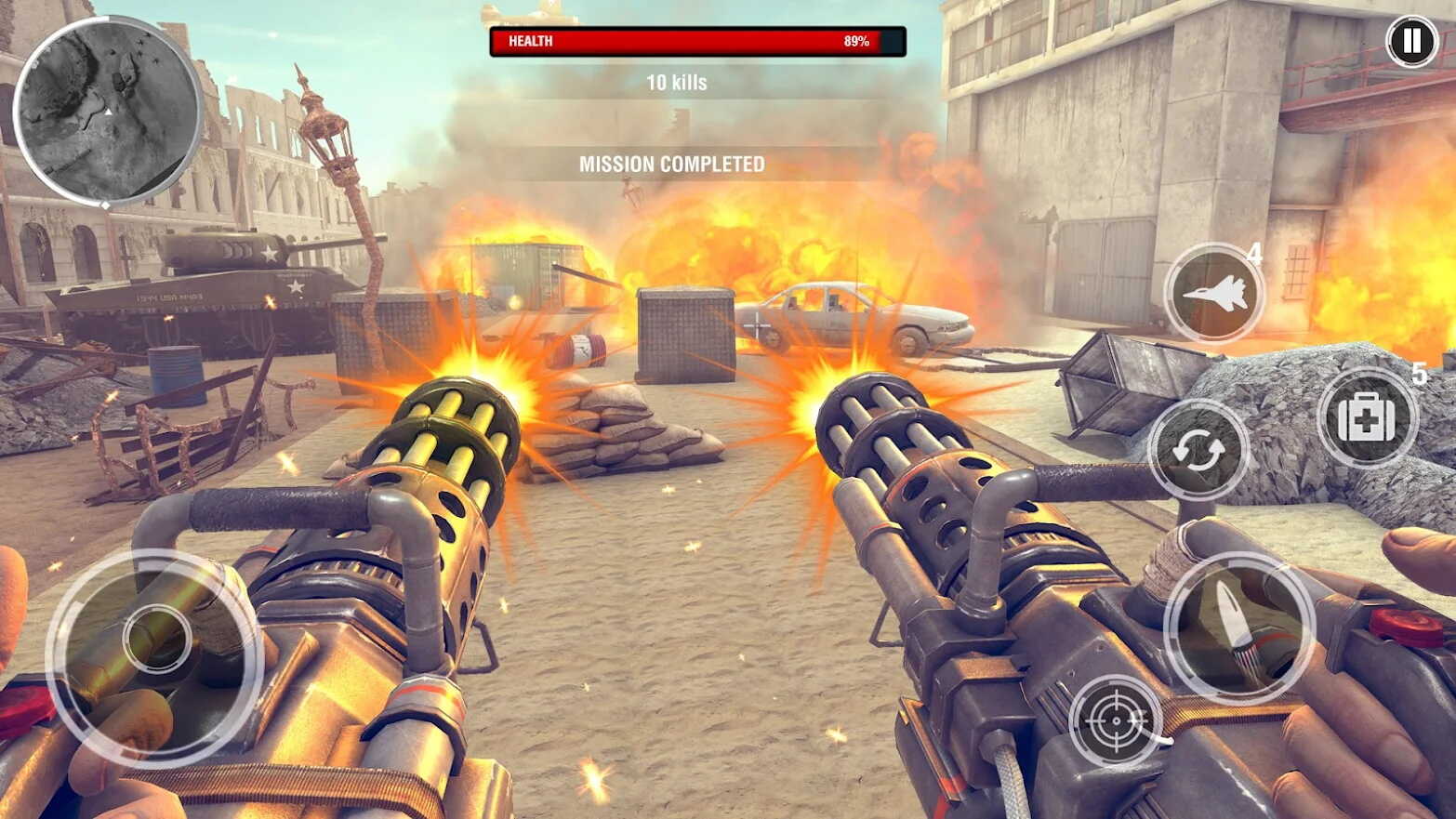Call the jet airstrike ability
The height and width of the screenshot is (819, 1456).
(1214, 294)
